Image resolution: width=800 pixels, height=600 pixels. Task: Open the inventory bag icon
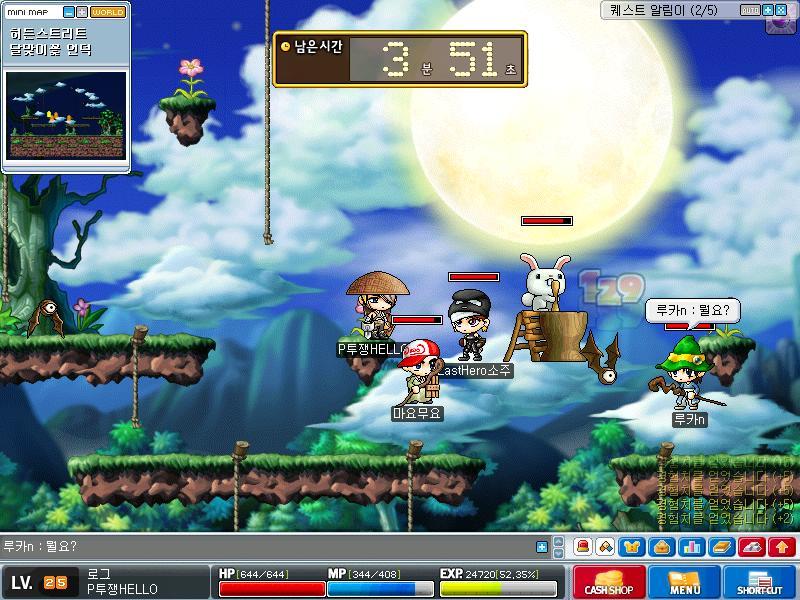click(661, 547)
